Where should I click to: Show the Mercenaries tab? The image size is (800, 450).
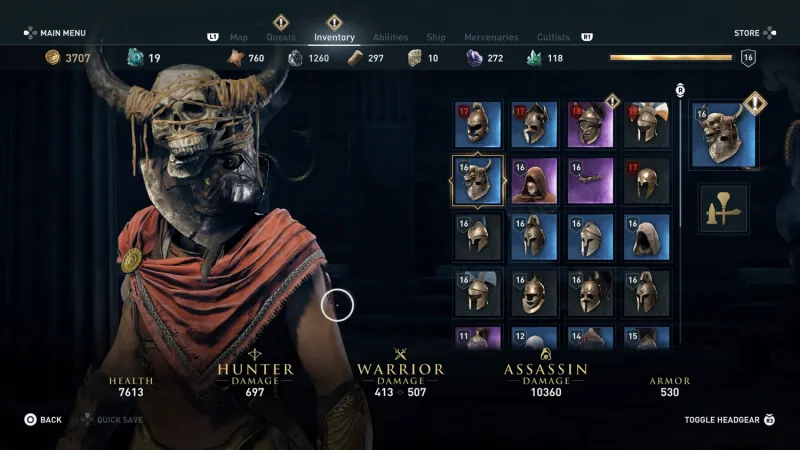pos(491,37)
